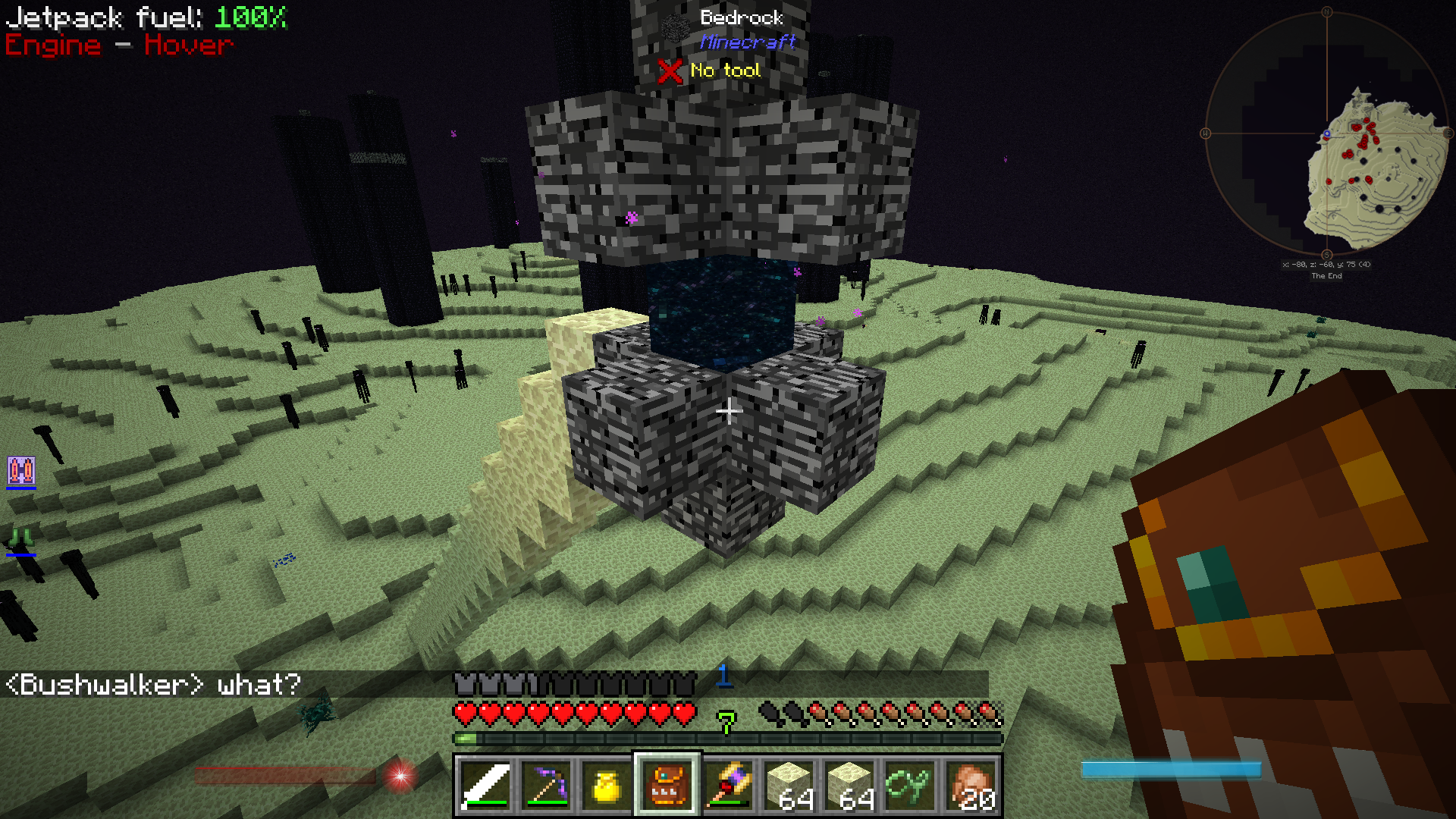Select the brown backpack hotbar slot
Screen dimensions: 1456x819
pos(667,786)
